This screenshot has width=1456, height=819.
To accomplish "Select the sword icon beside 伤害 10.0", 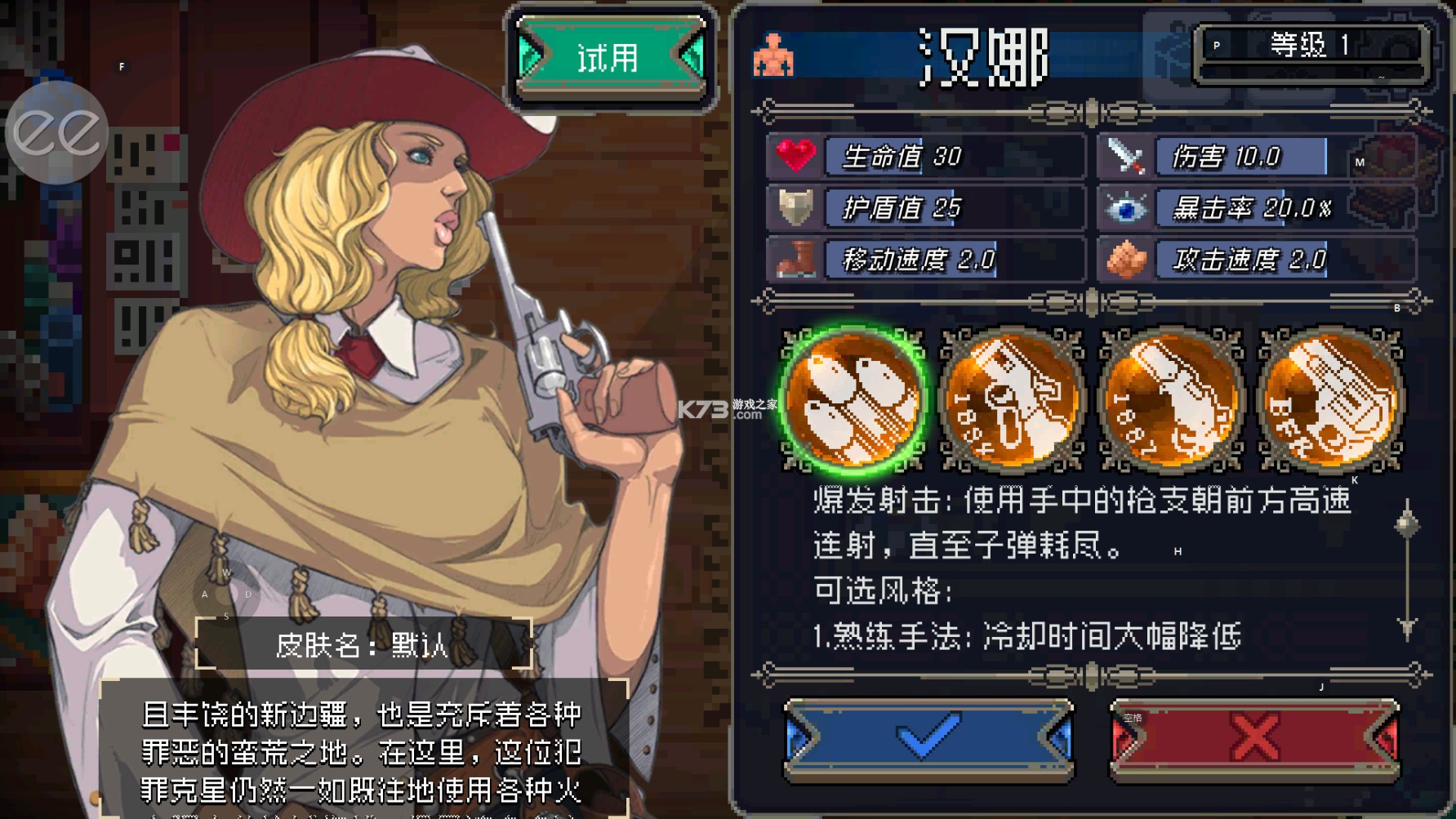I will point(1126,158).
